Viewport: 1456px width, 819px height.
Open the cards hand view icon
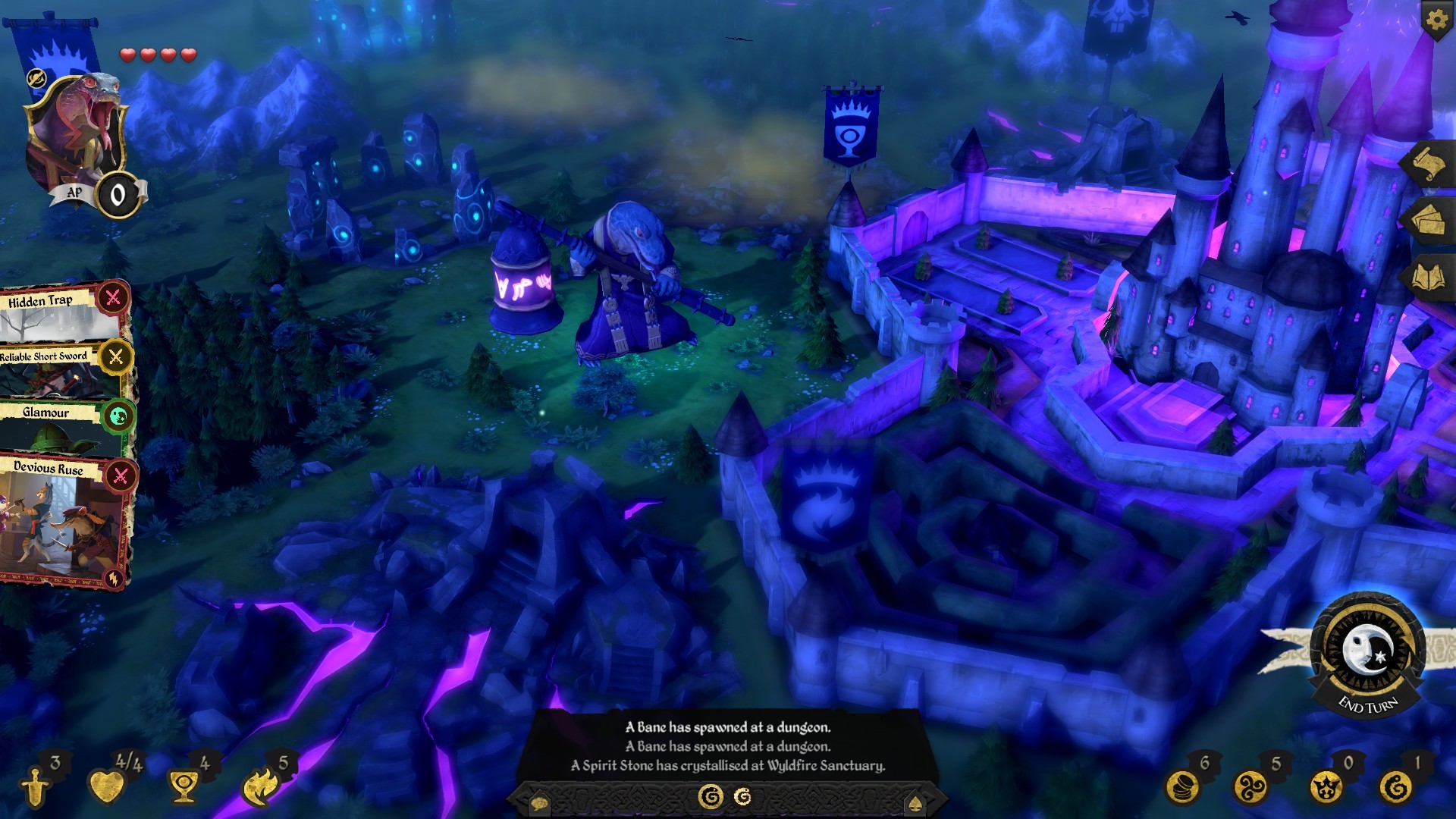tap(1429, 220)
